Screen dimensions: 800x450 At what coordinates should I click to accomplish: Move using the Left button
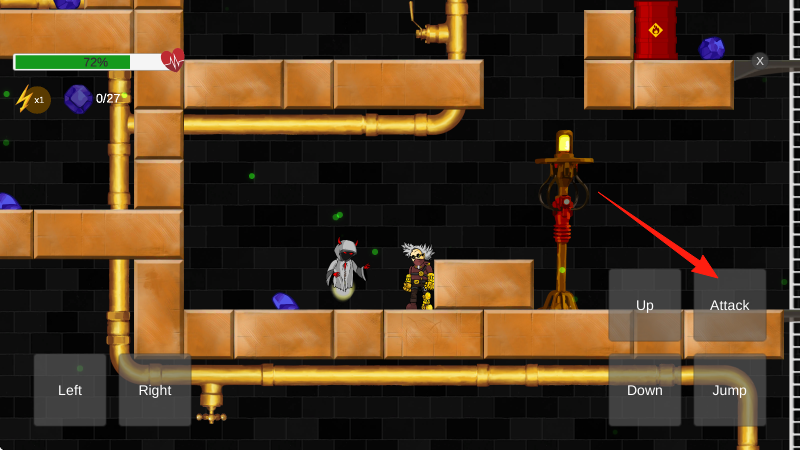coord(70,390)
